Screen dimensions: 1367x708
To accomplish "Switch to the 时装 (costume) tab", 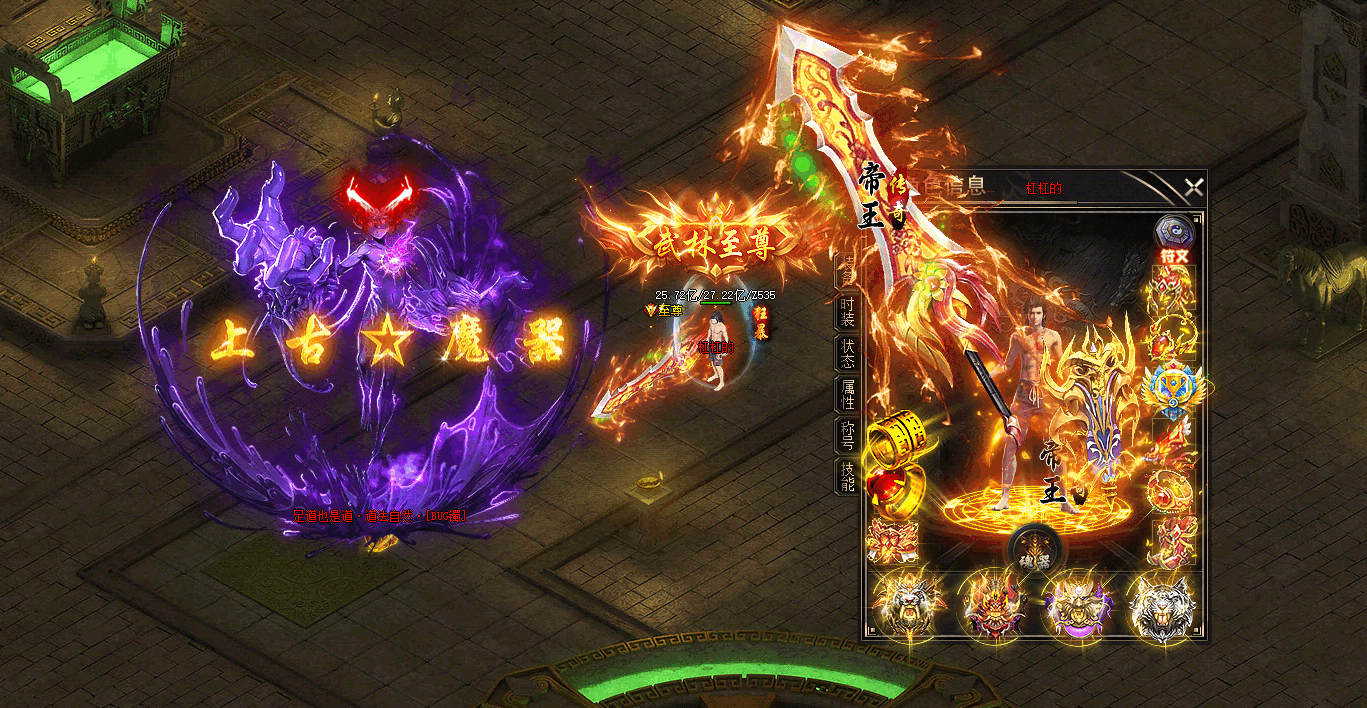I will (x=847, y=312).
